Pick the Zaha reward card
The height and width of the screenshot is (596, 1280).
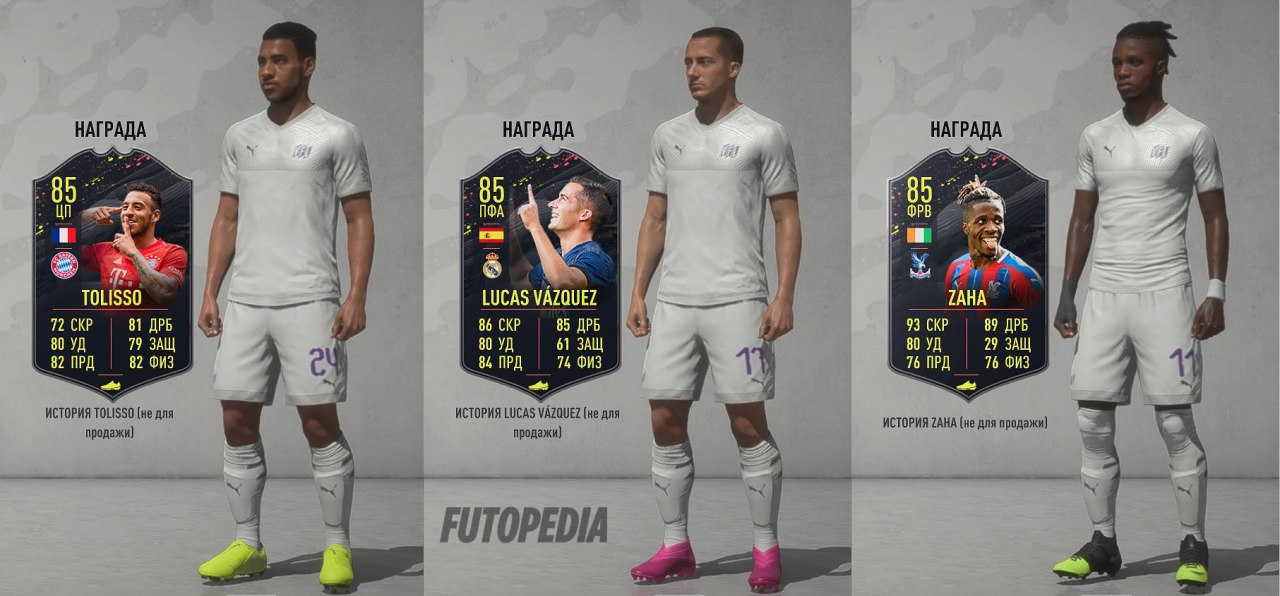click(967, 272)
